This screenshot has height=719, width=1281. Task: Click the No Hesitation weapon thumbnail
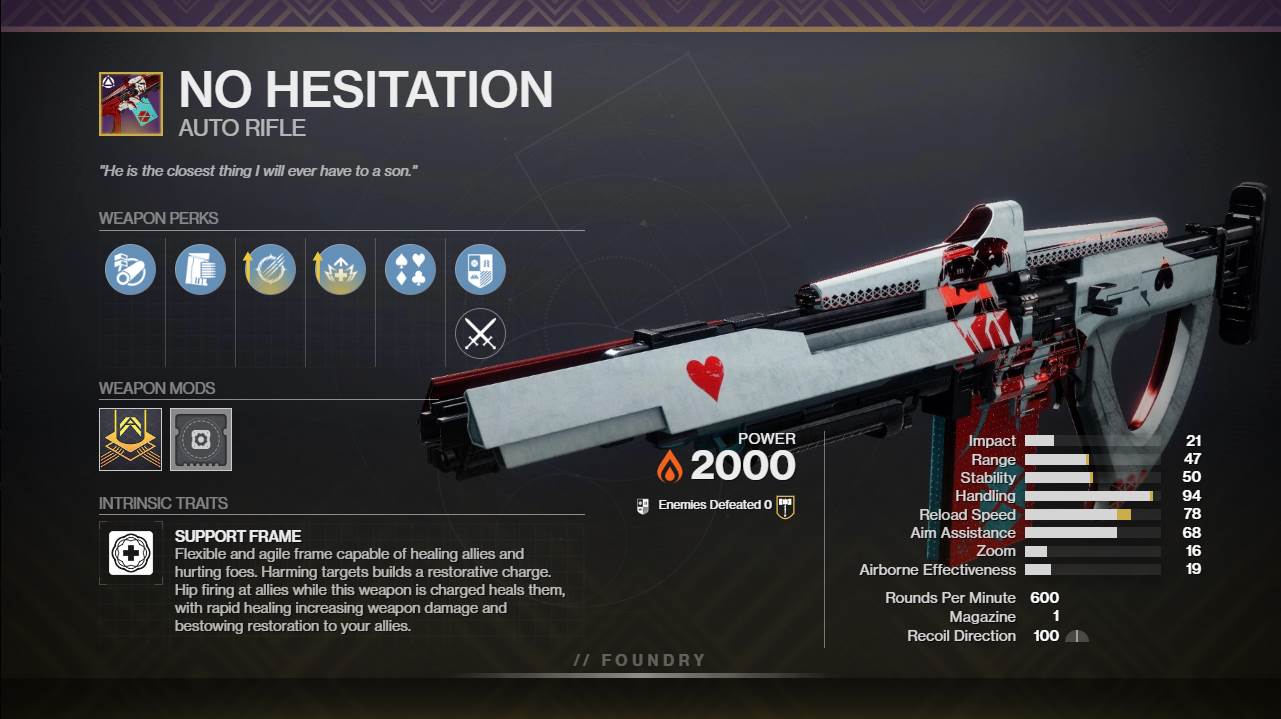coord(131,103)
